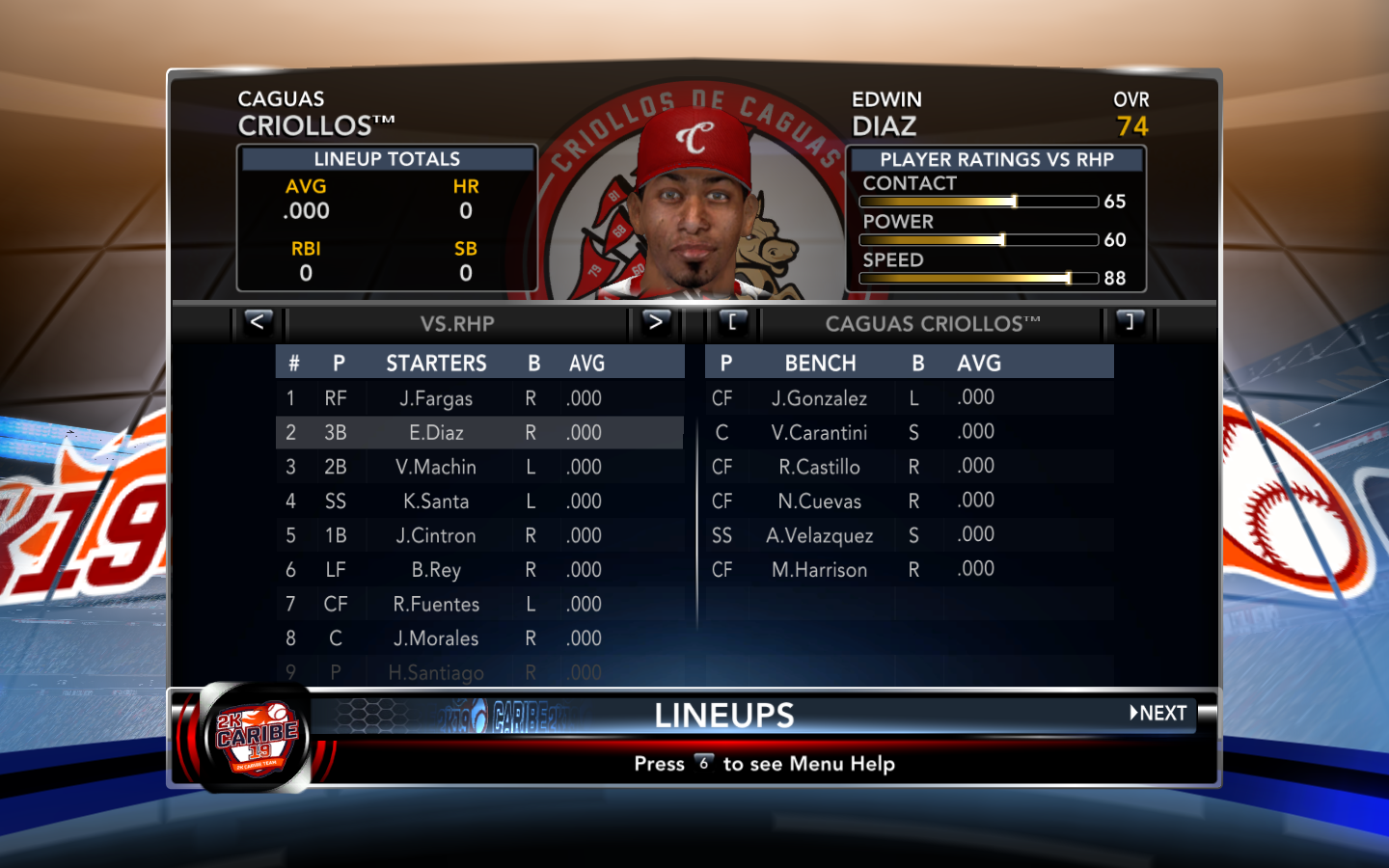Click the NEXT button

1158,714
